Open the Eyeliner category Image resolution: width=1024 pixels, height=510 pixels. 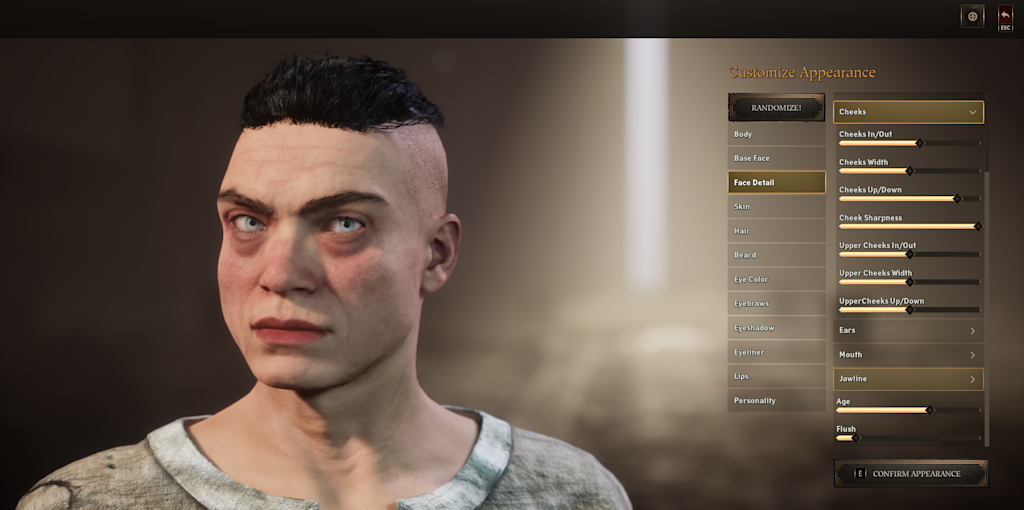point(776,352)
